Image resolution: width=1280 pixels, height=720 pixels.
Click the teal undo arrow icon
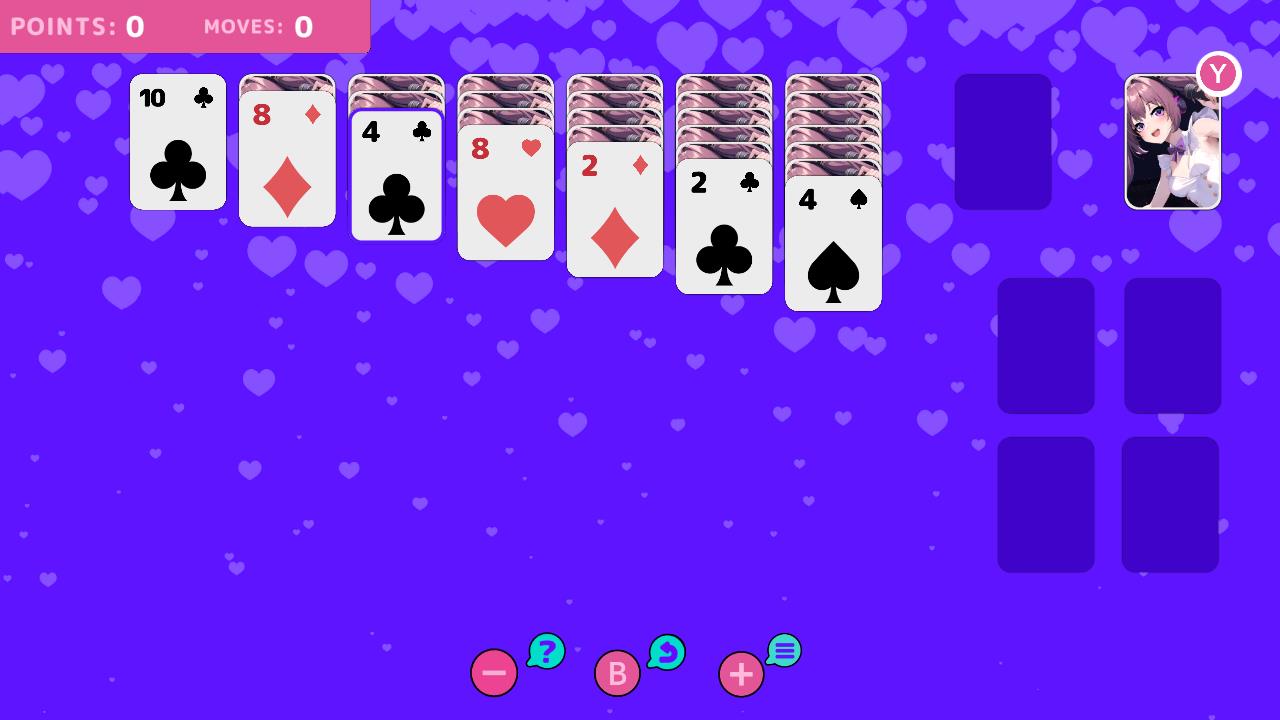[666, 652]
